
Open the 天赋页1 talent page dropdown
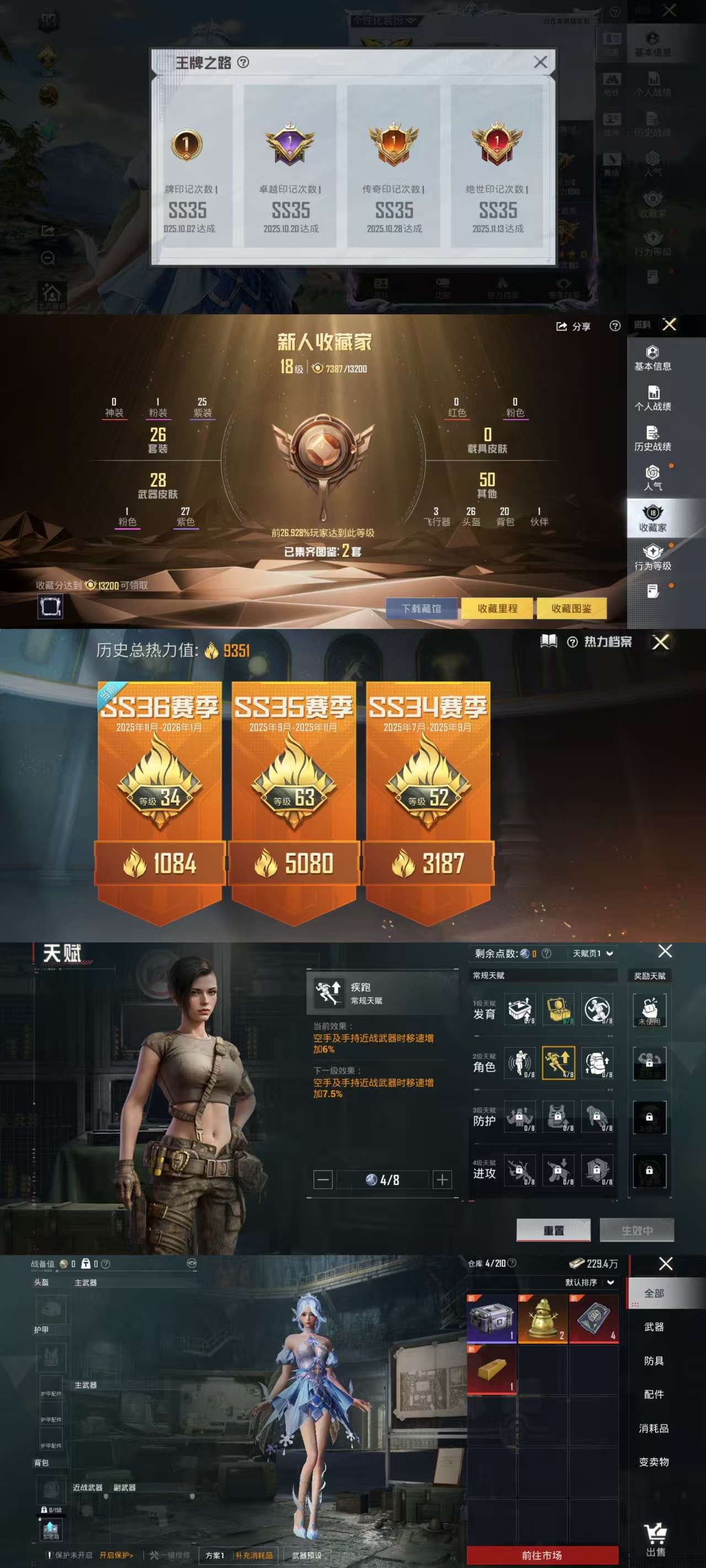(x=593, y=953)
